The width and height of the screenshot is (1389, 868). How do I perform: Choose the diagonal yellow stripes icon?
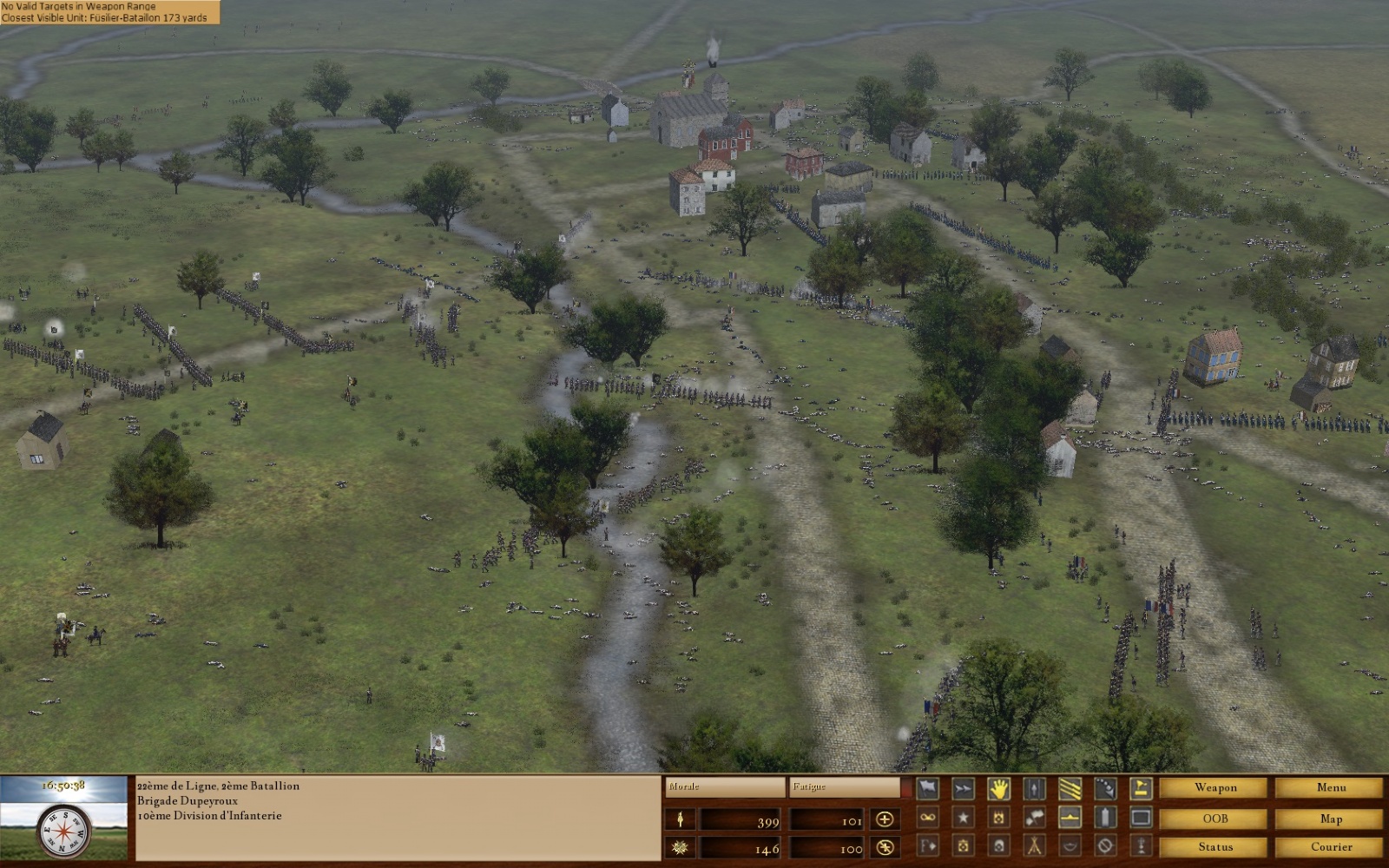1070,789
